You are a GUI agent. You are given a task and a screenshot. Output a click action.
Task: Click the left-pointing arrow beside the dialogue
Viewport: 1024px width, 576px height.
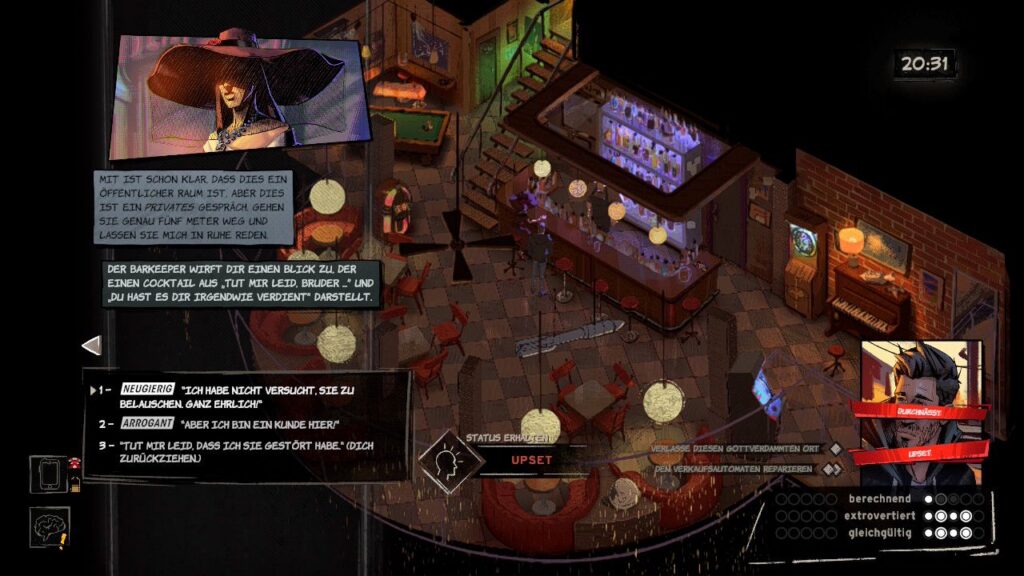[x=91, y=345]
